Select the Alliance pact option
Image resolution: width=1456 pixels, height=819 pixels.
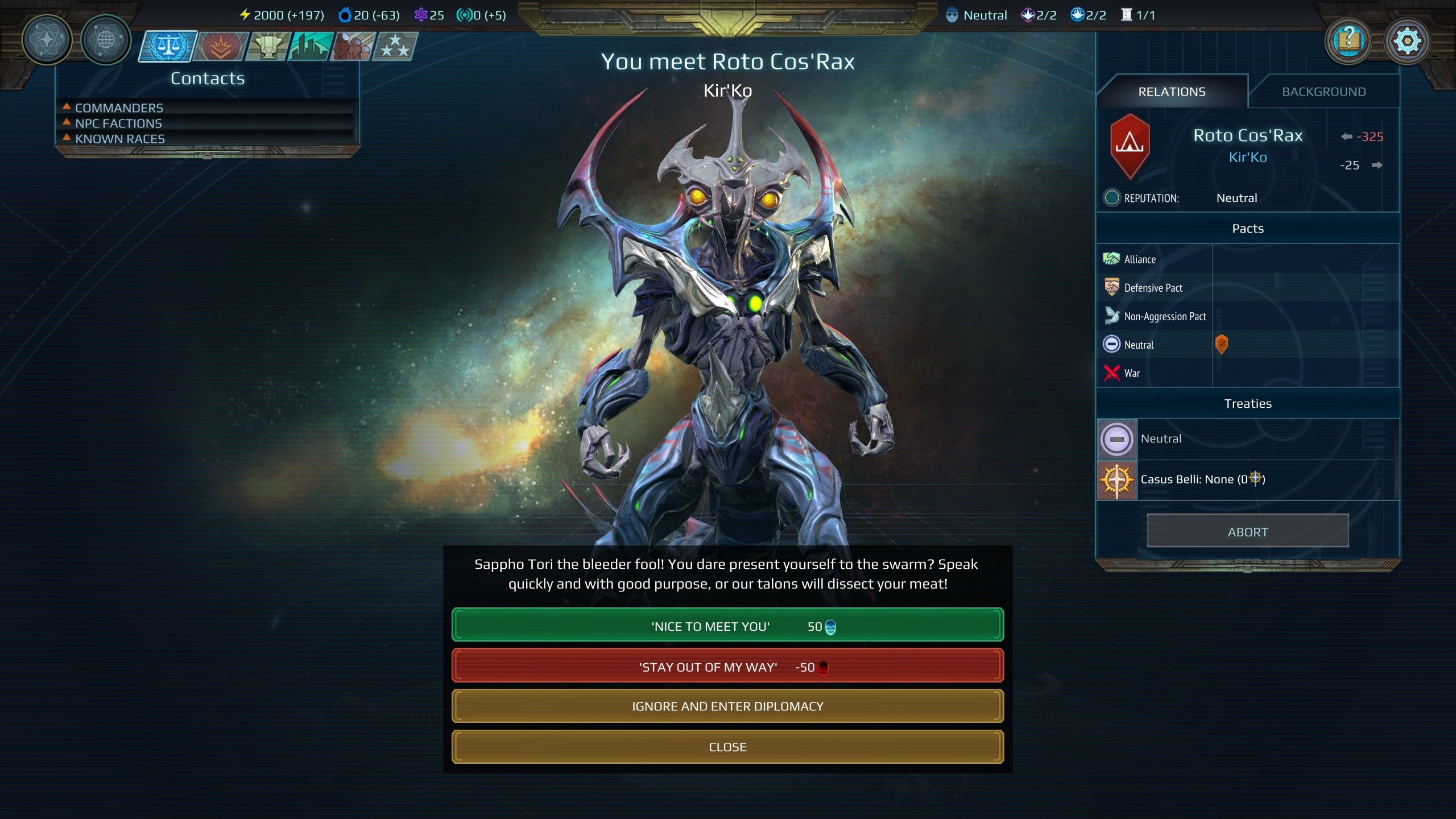coord(1138,259)
